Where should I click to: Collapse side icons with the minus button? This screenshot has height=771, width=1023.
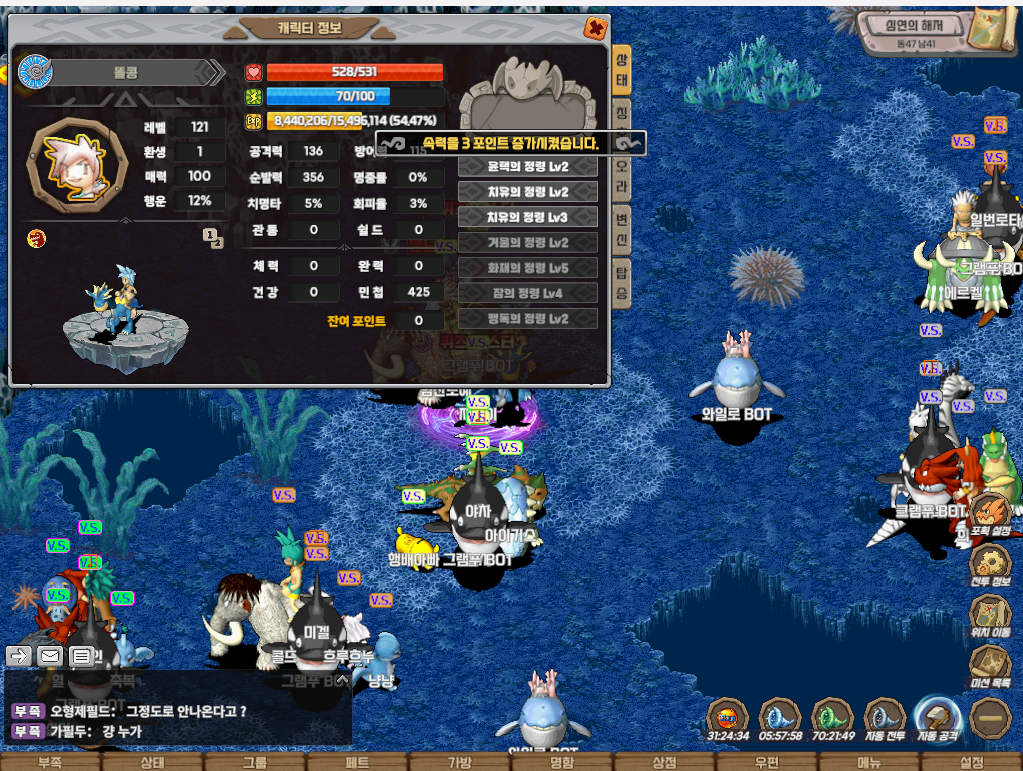(991, 717)
